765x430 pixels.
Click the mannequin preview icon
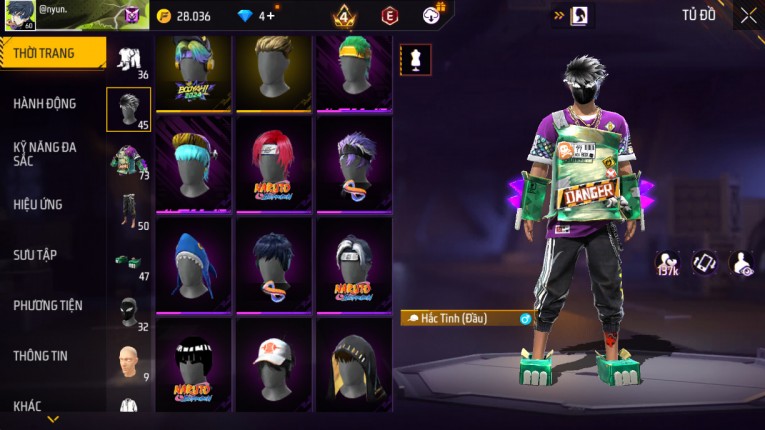click(415, 59)
